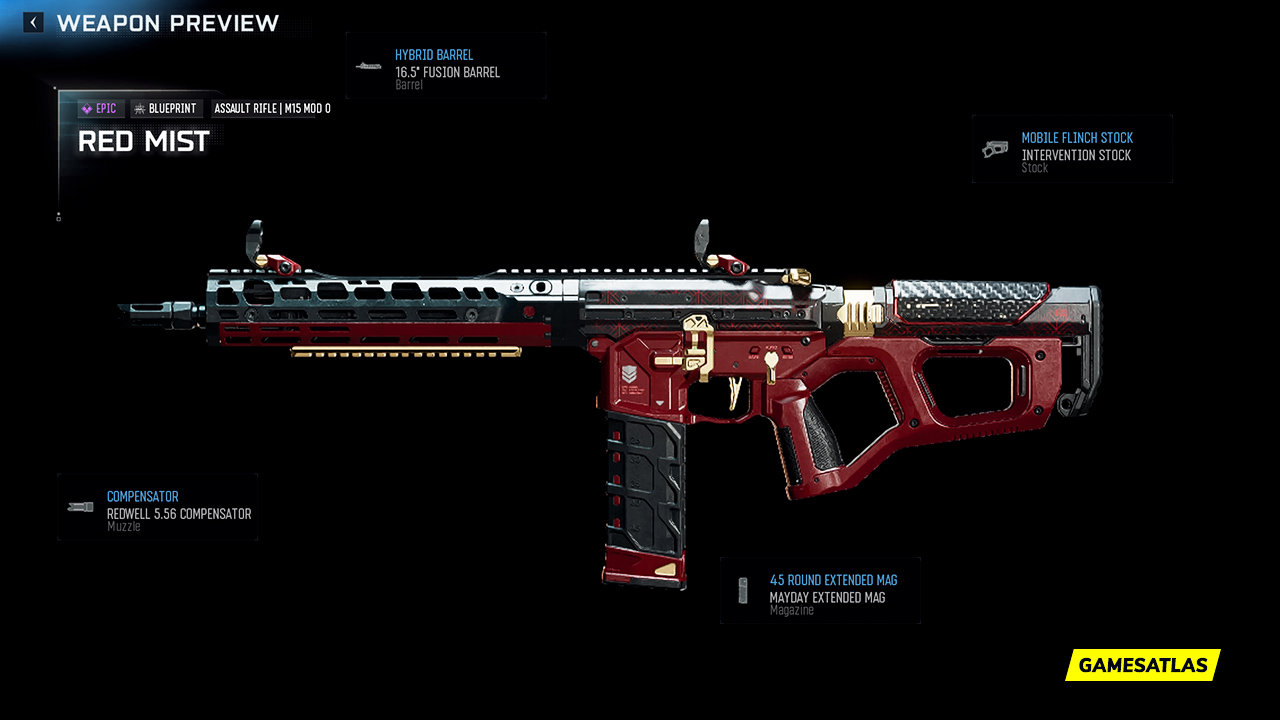Viewport: 1280px width, 720px height.
Task: Click the Hybrid Barrel attachment icon
Action: point(367,66)
